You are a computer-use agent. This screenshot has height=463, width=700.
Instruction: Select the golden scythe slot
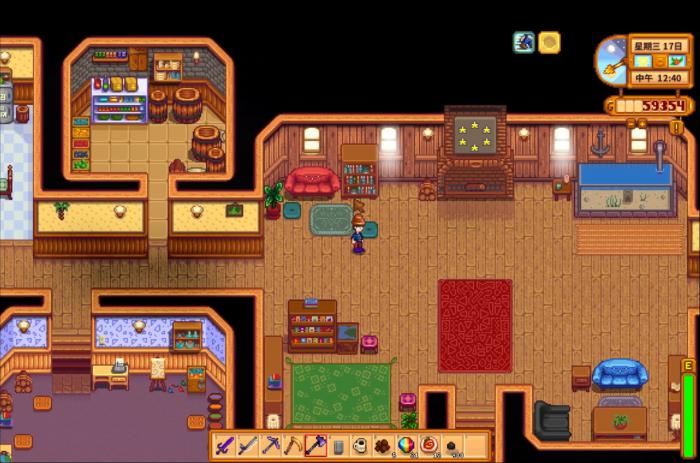[x=293, y=445]
